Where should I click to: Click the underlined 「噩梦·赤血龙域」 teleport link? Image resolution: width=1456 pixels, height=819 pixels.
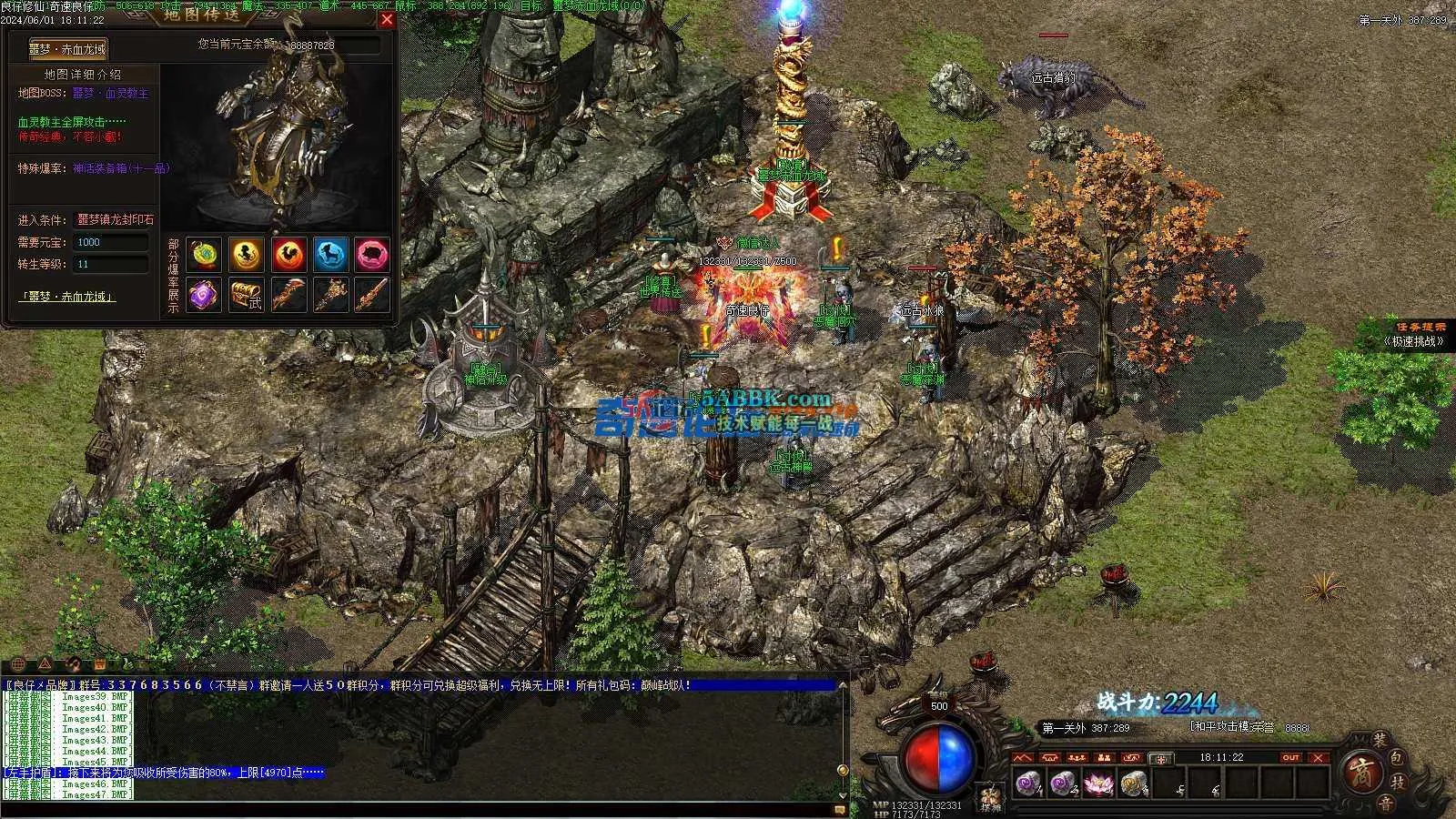tap(68, 297)
